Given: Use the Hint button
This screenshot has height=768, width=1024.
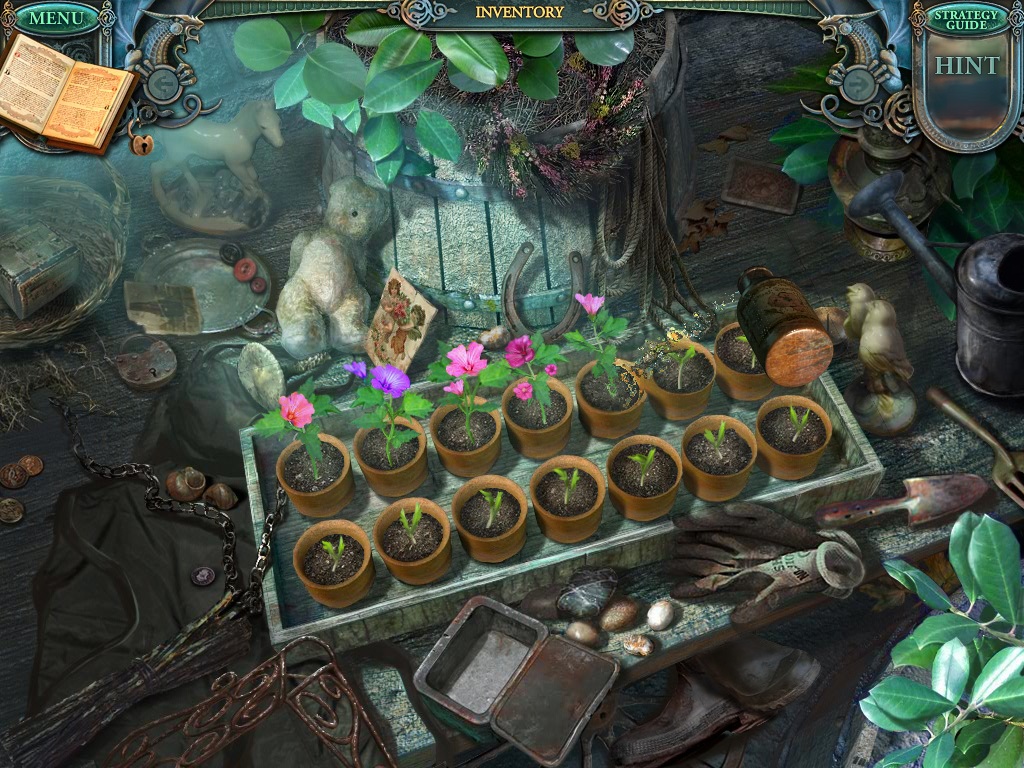Looking at the screenshot, I should click(x=966, y=67).
